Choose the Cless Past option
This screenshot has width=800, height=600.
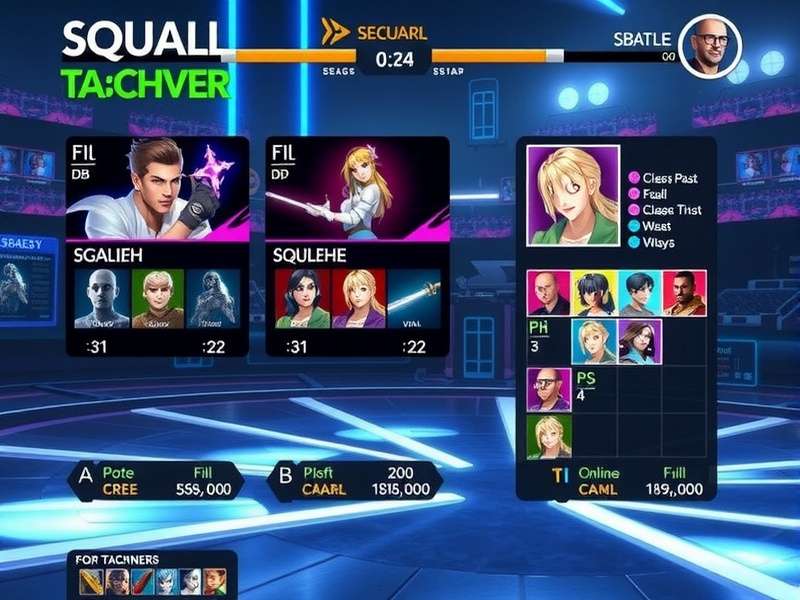point(668,178)
